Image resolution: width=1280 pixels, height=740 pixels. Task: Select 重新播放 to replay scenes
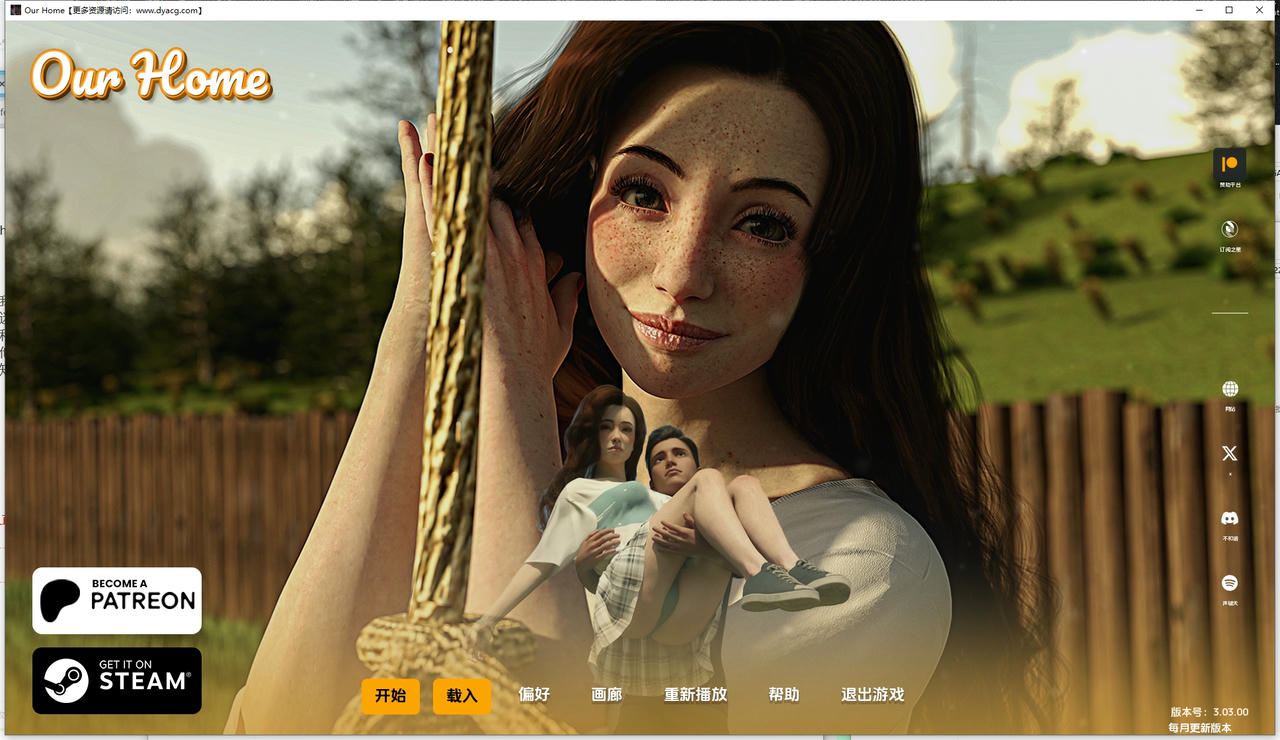tap(696, 694)
